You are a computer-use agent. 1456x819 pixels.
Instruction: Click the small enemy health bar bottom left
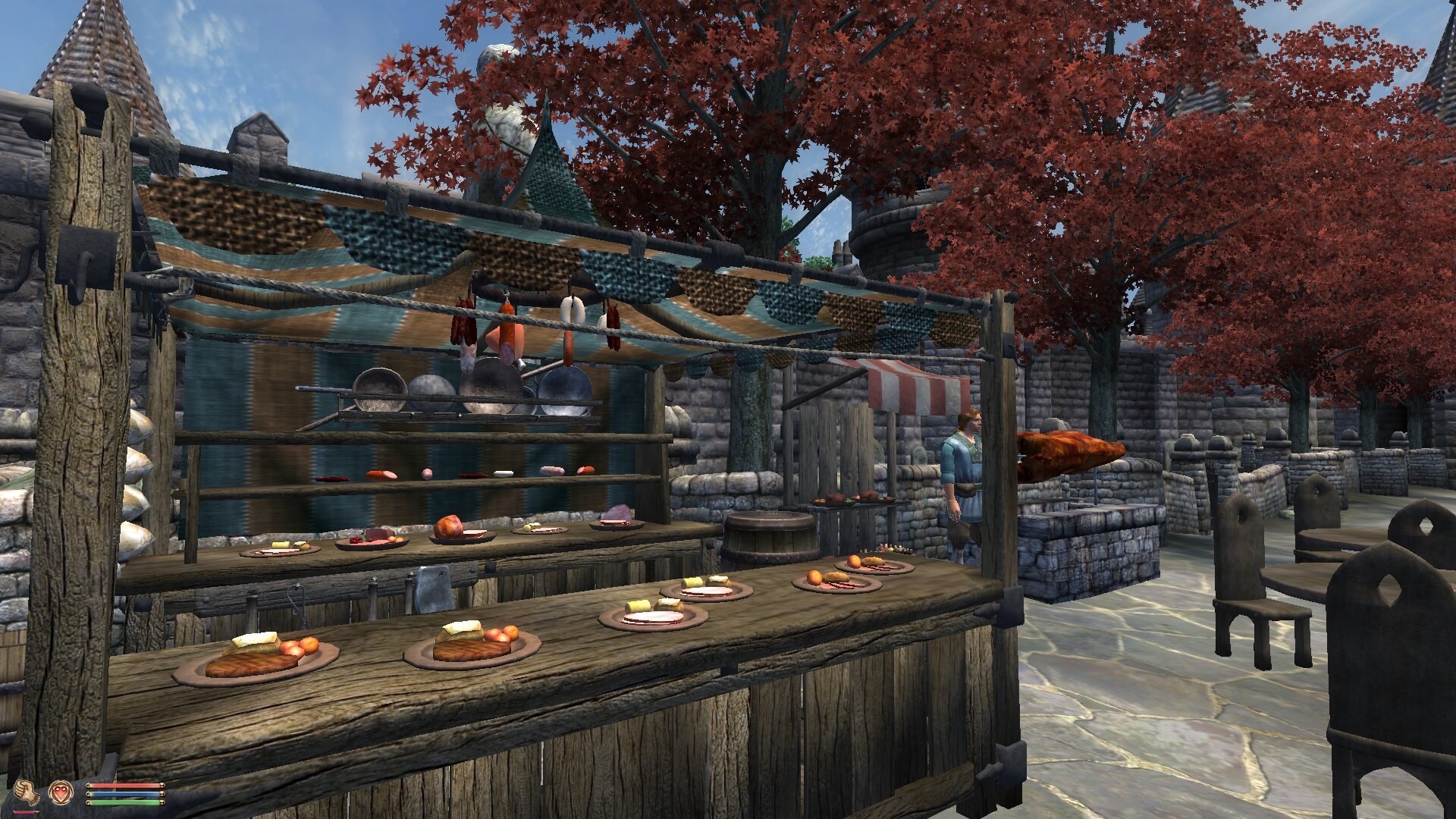pos(23,811)
